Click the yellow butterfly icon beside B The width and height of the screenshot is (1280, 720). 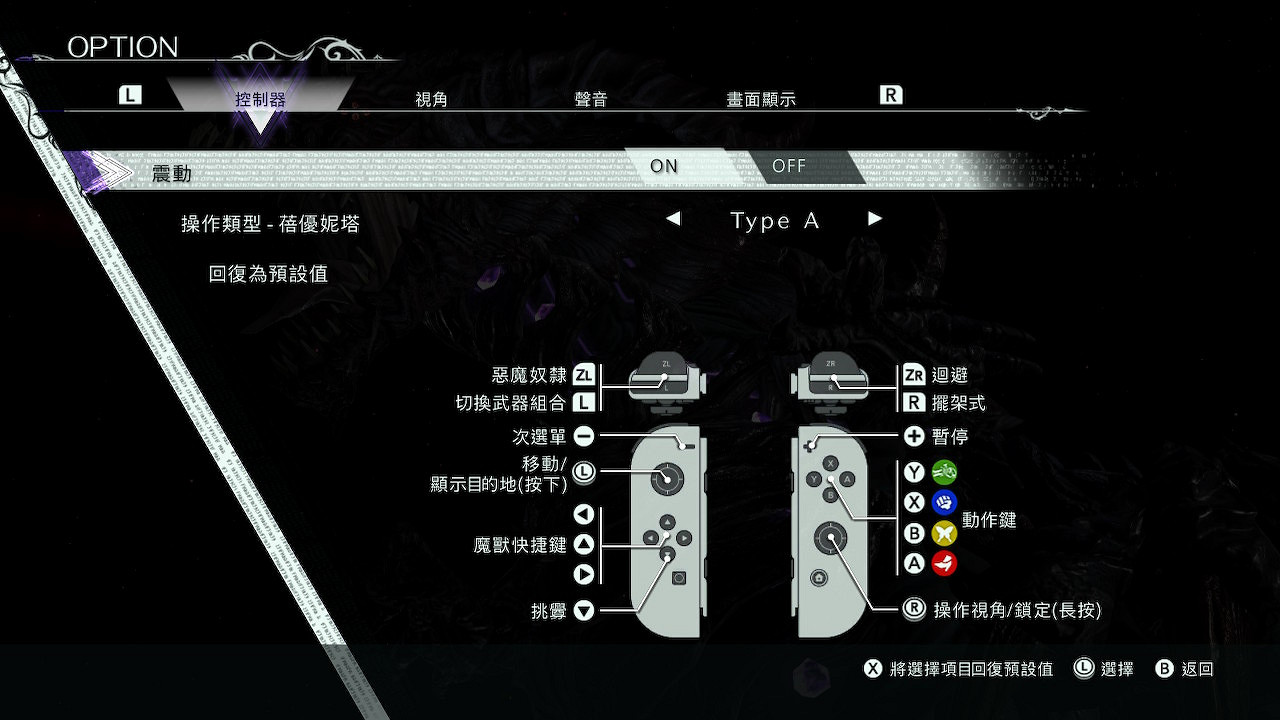click(x=944, y=533)
